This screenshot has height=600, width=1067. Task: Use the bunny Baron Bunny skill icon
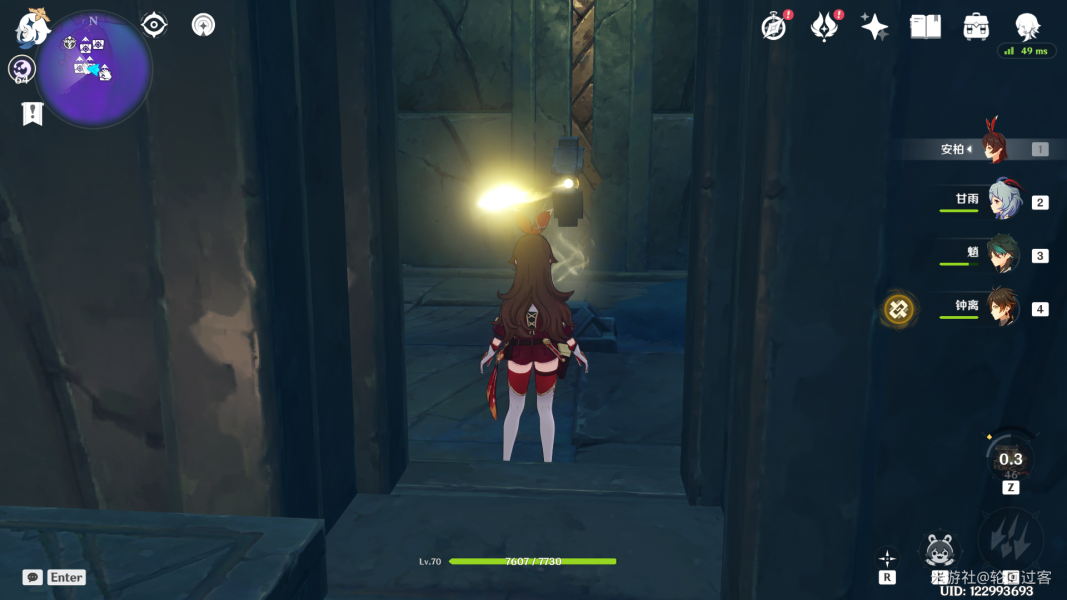[939, 550]
